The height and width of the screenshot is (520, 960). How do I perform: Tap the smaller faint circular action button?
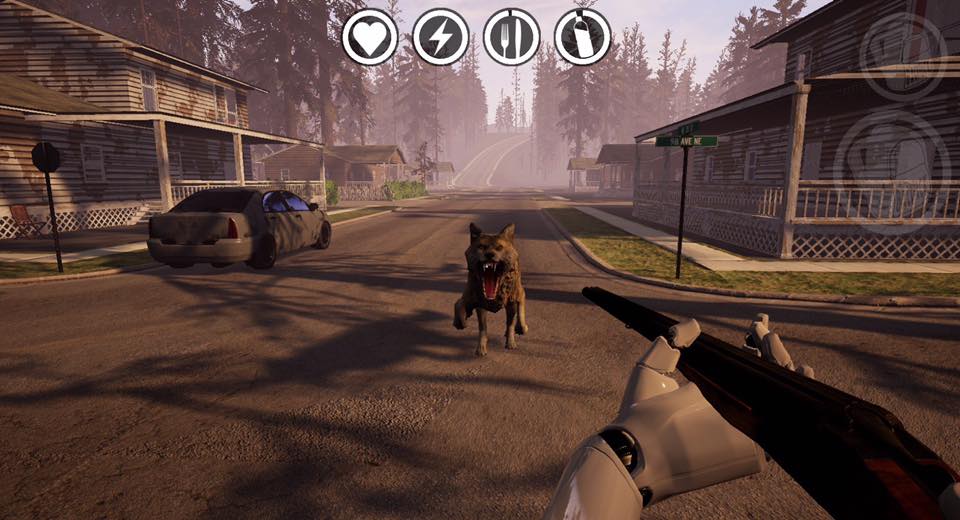(903, 56)
